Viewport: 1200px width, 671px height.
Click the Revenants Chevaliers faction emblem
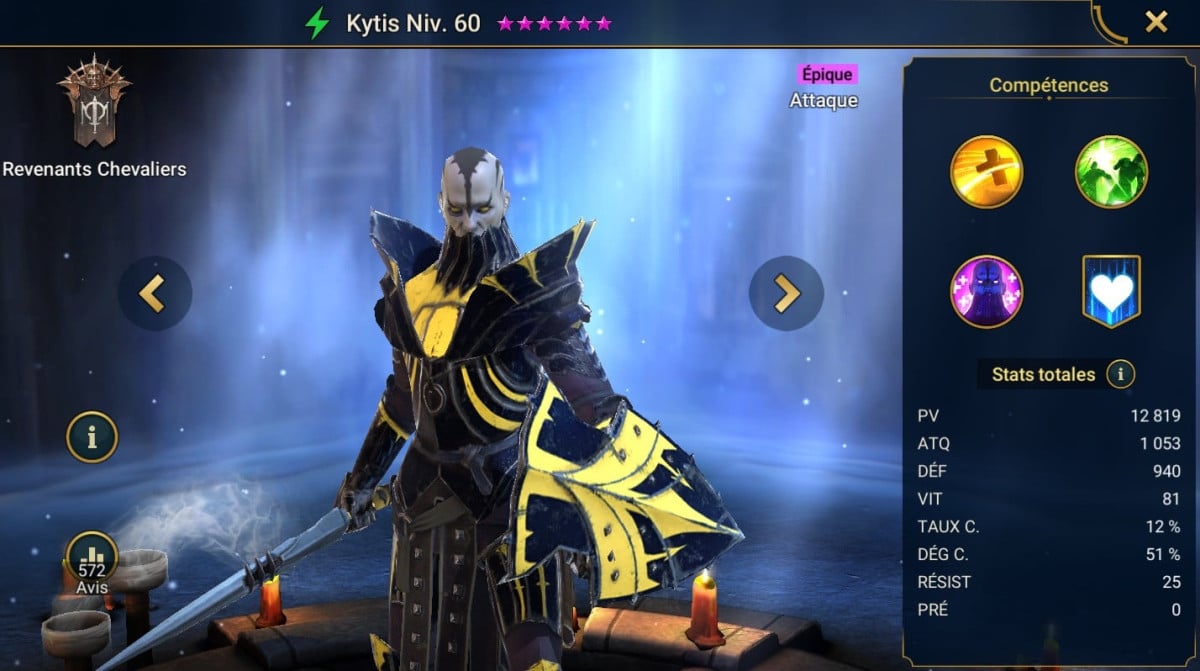click(94, 103)
